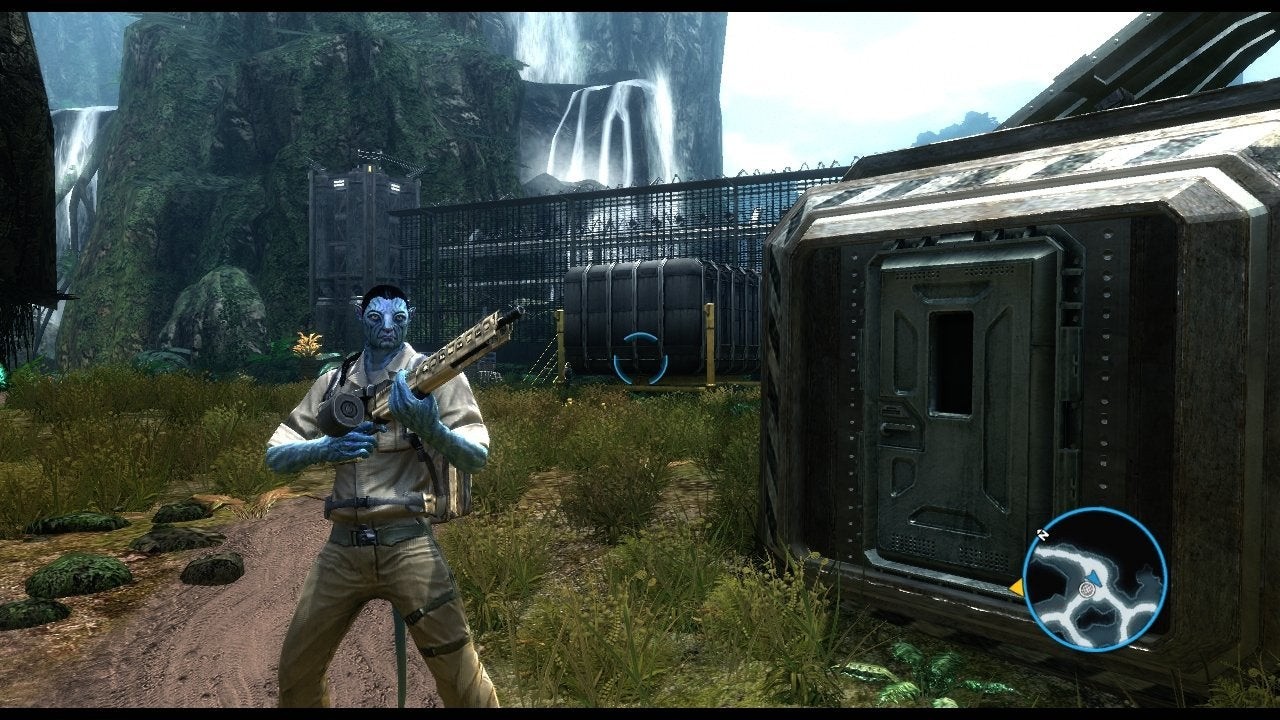The height and width of the screenshot is (720, 1280).
Task: Click the white N compass marker
Action: [x=1042, y=535]
